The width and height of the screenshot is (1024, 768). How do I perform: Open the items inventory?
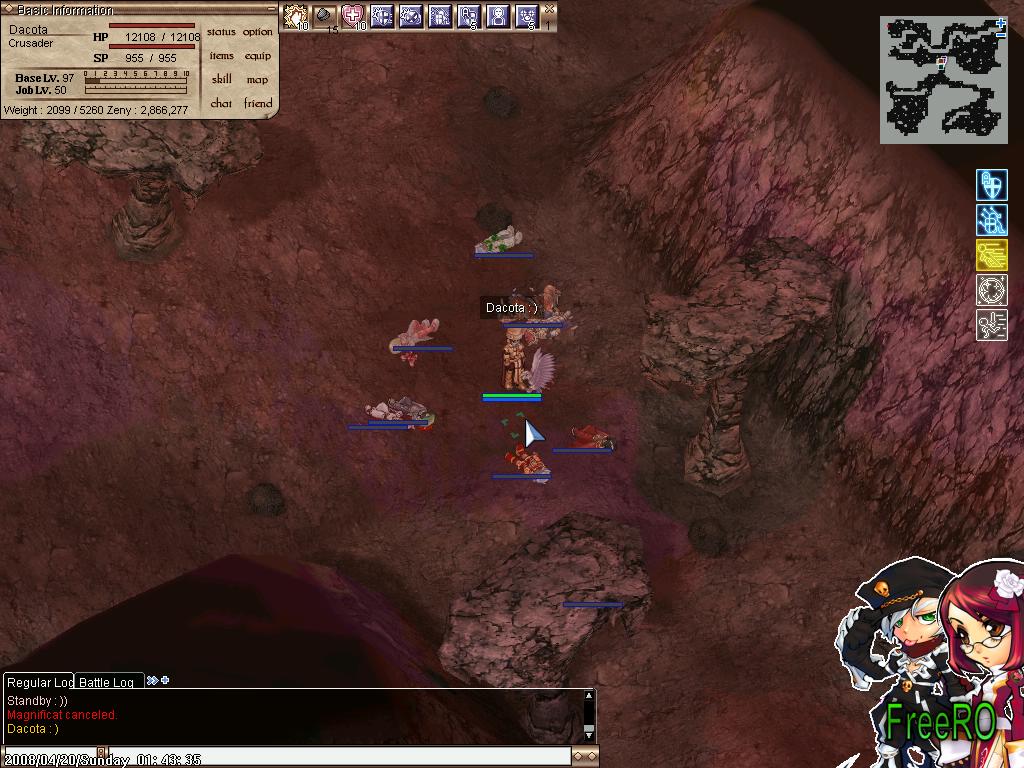click(x=221, y=56)
